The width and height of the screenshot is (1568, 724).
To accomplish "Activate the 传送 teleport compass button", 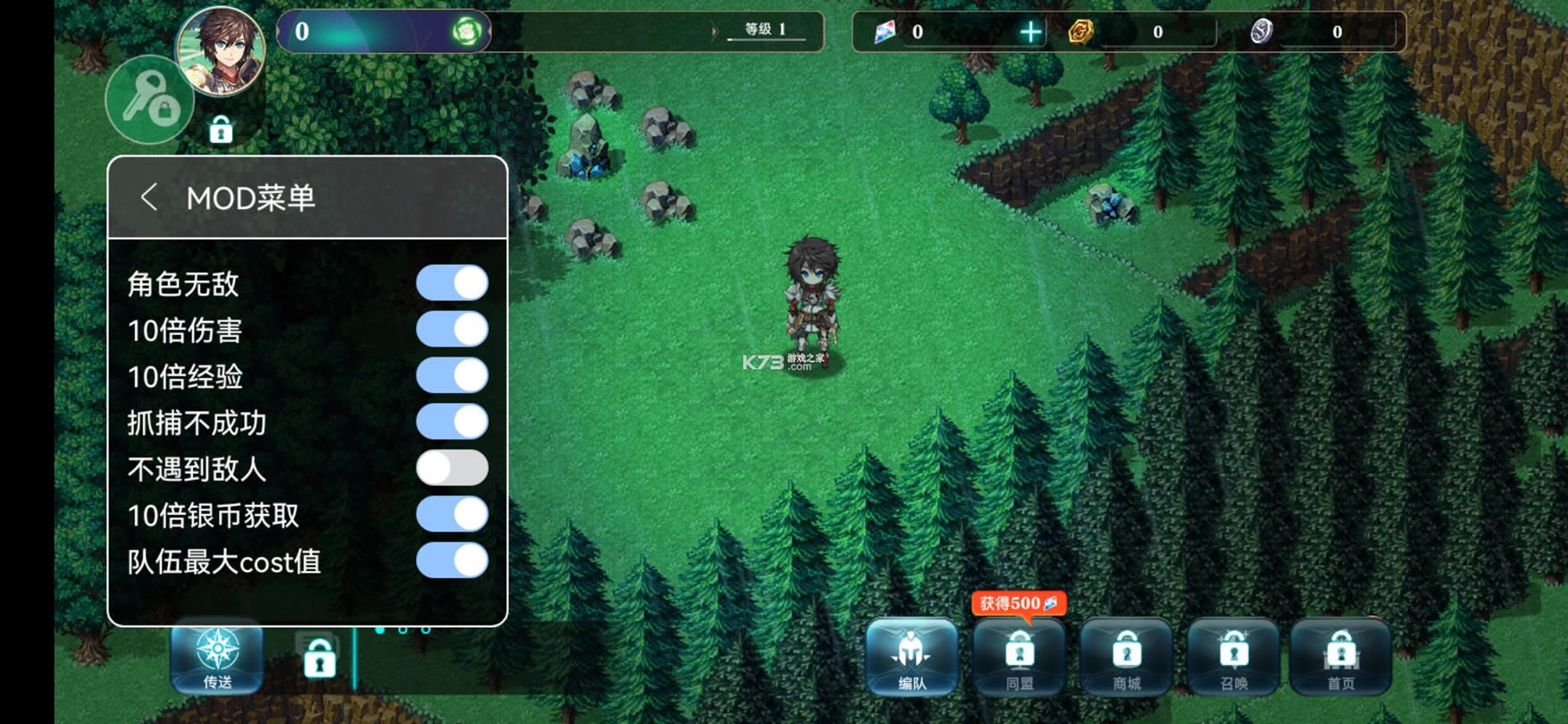I will [217, 658].
